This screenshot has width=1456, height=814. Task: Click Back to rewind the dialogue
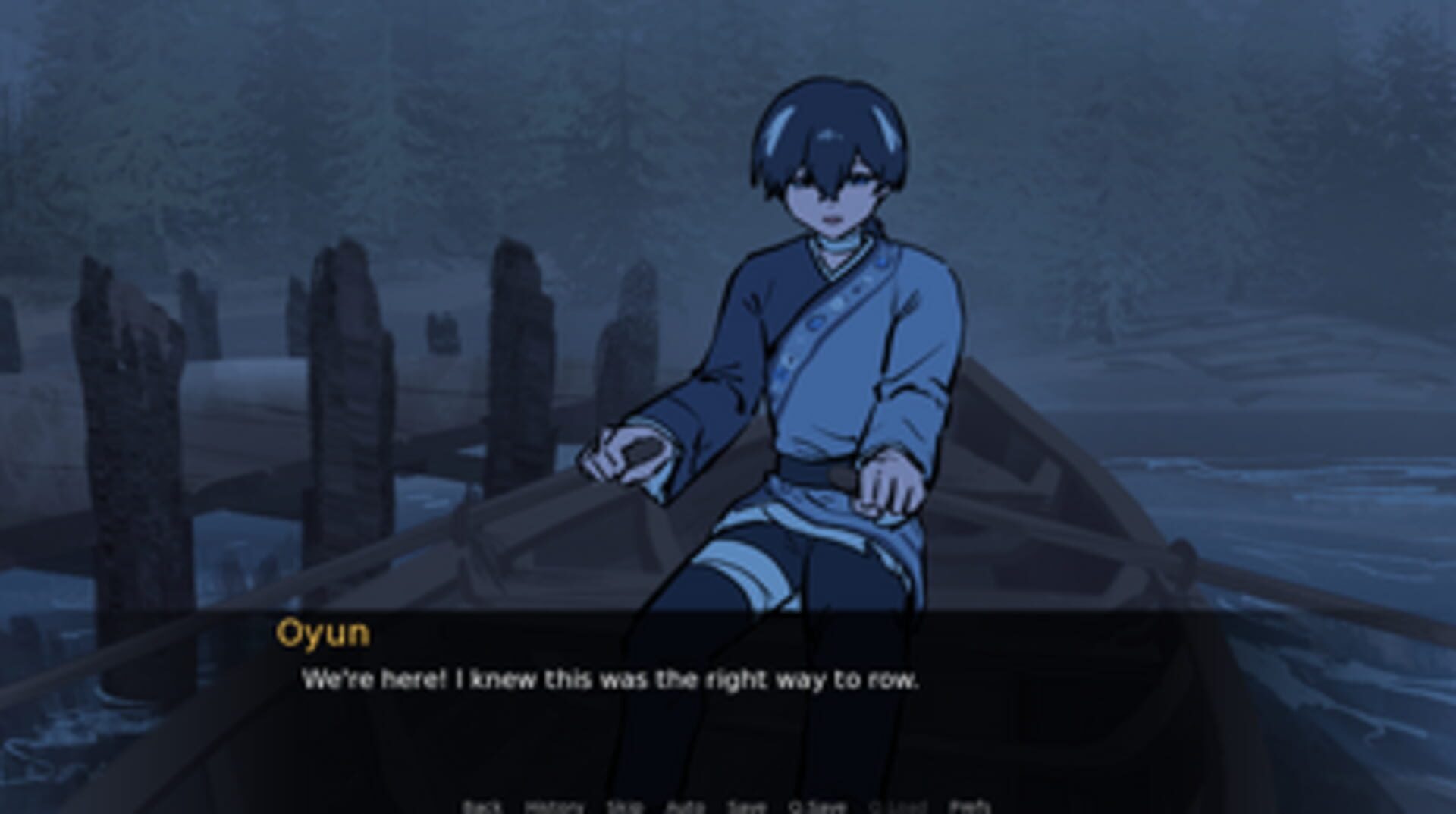[x=483, y=807]
